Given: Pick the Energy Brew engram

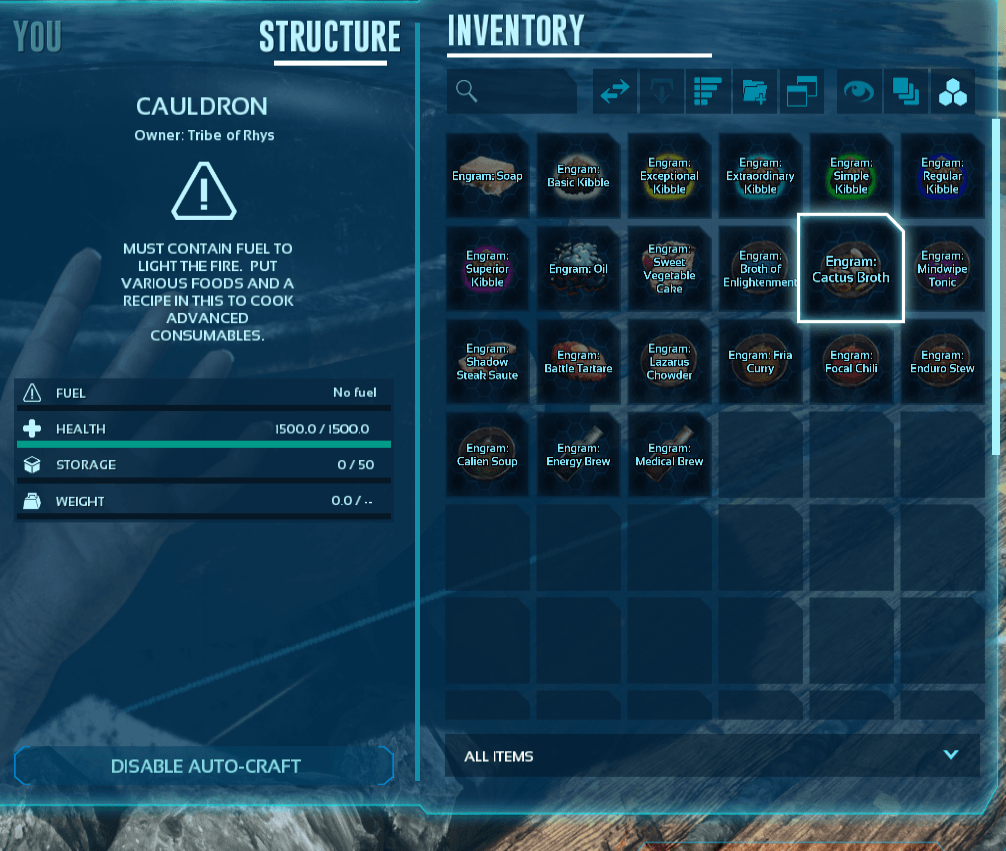Looking at the screenshot, I should click(x=578, y=455).
